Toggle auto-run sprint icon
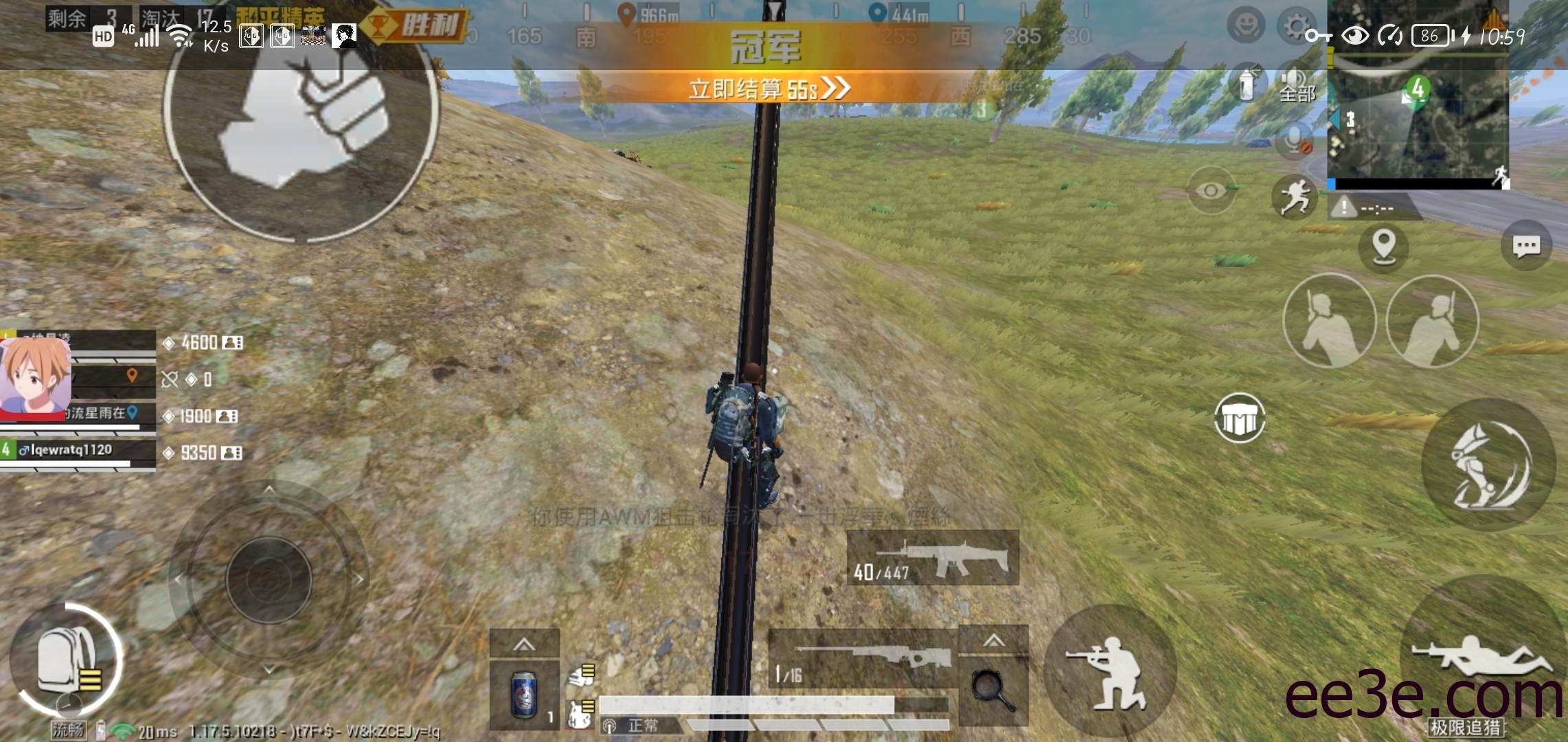This screenshot has width=1568, height=742. pyautogui.click(x=1295, y=197)
